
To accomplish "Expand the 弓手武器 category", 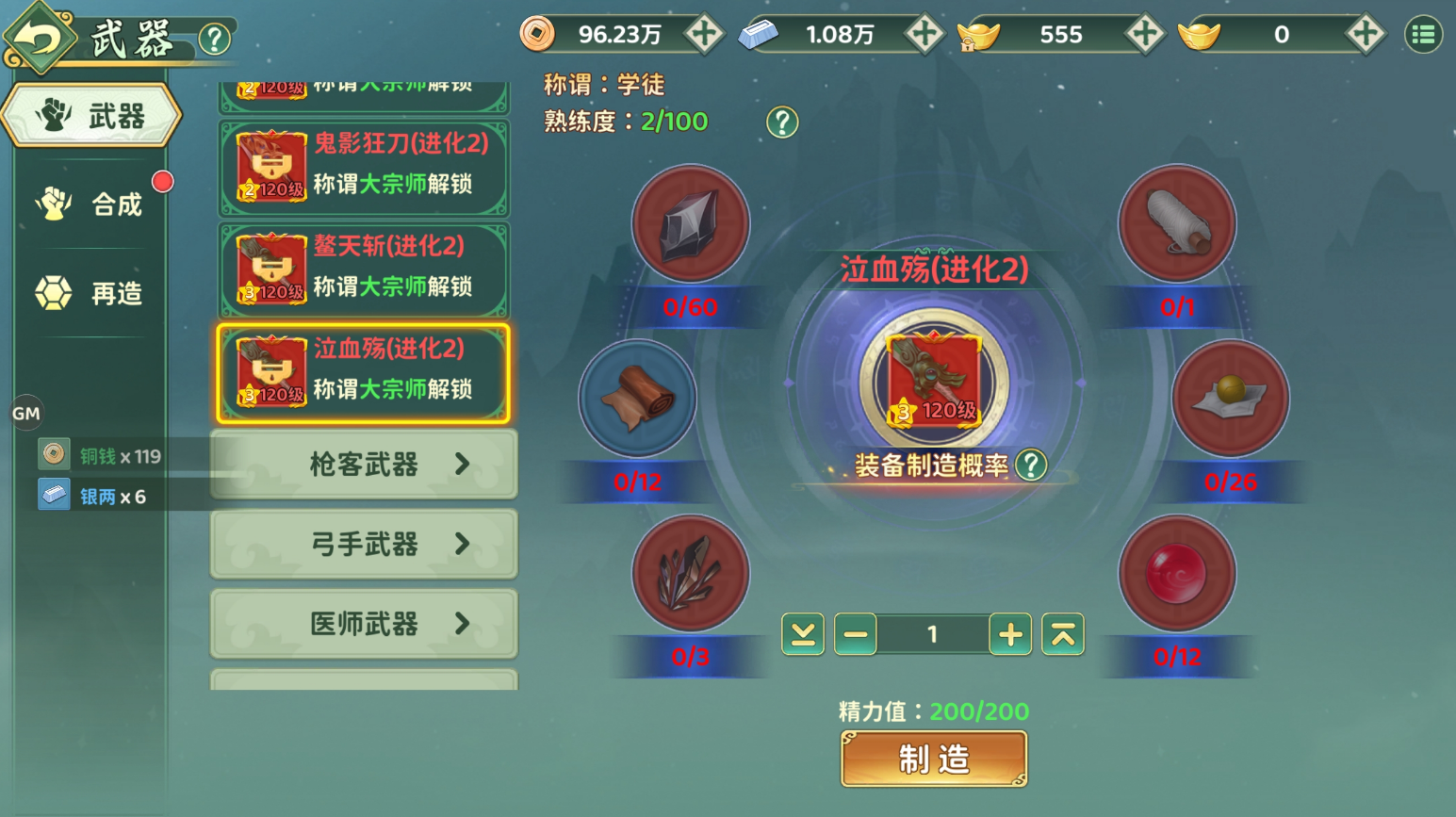I will click(363, 544).
